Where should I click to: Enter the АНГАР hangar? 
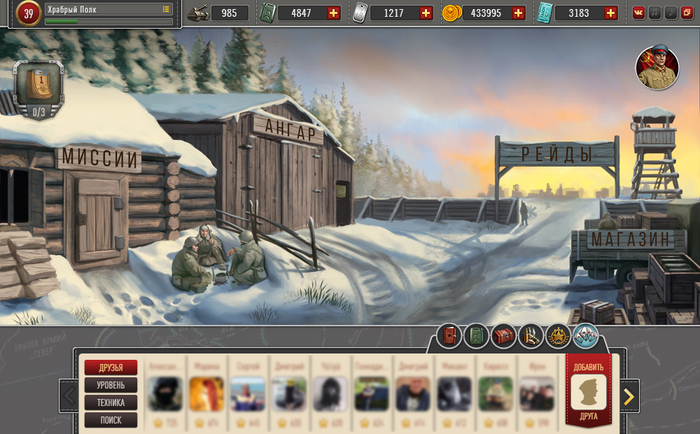click(290, 129)
